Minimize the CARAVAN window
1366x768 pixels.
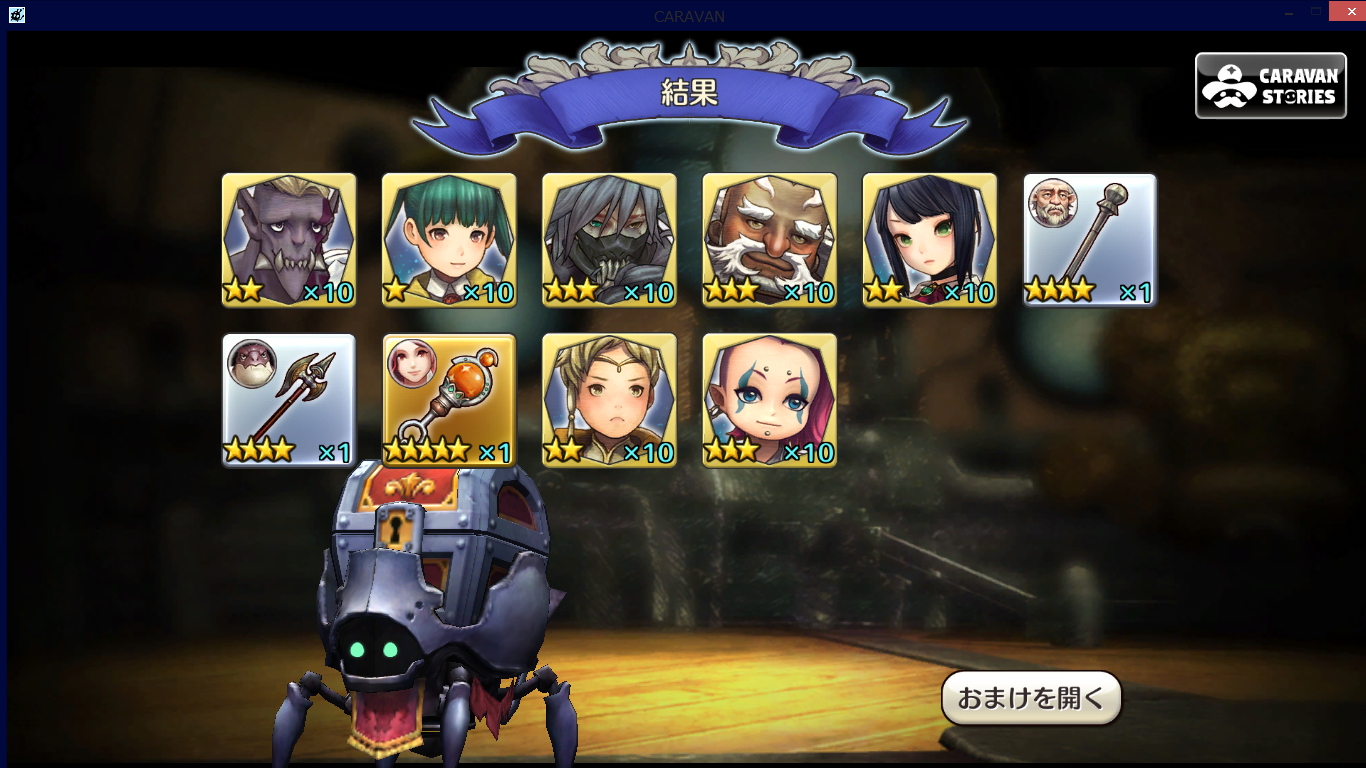pyautogui.click(x=1290, y=12)
